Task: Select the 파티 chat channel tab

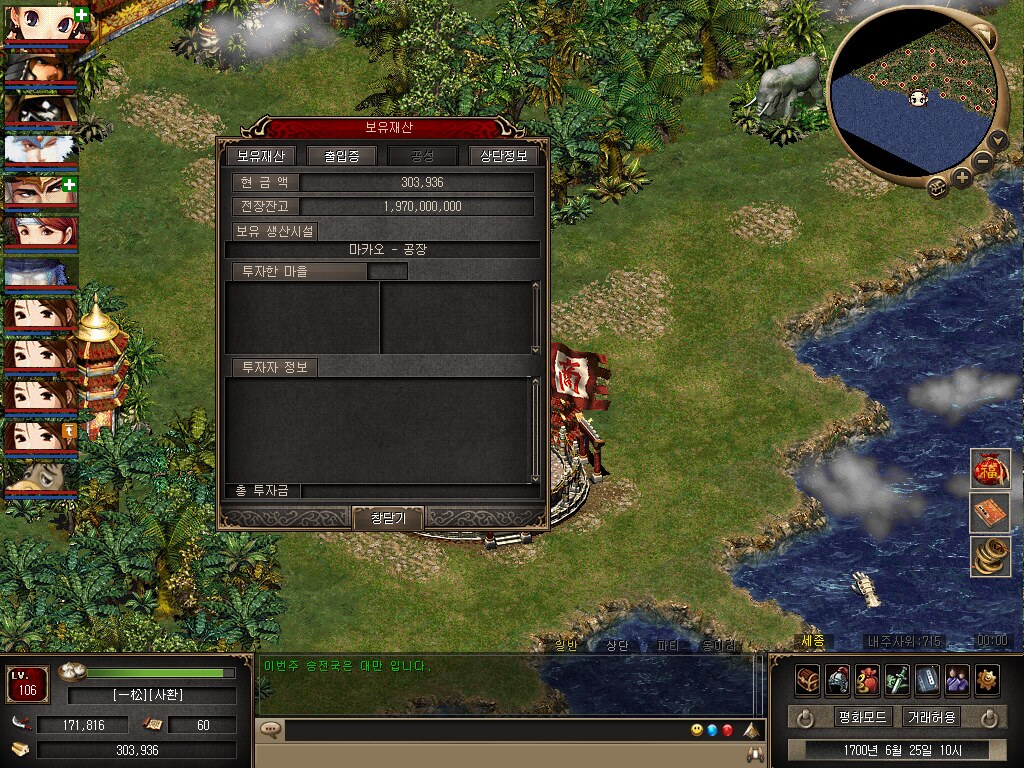Action: click(668, 645)
